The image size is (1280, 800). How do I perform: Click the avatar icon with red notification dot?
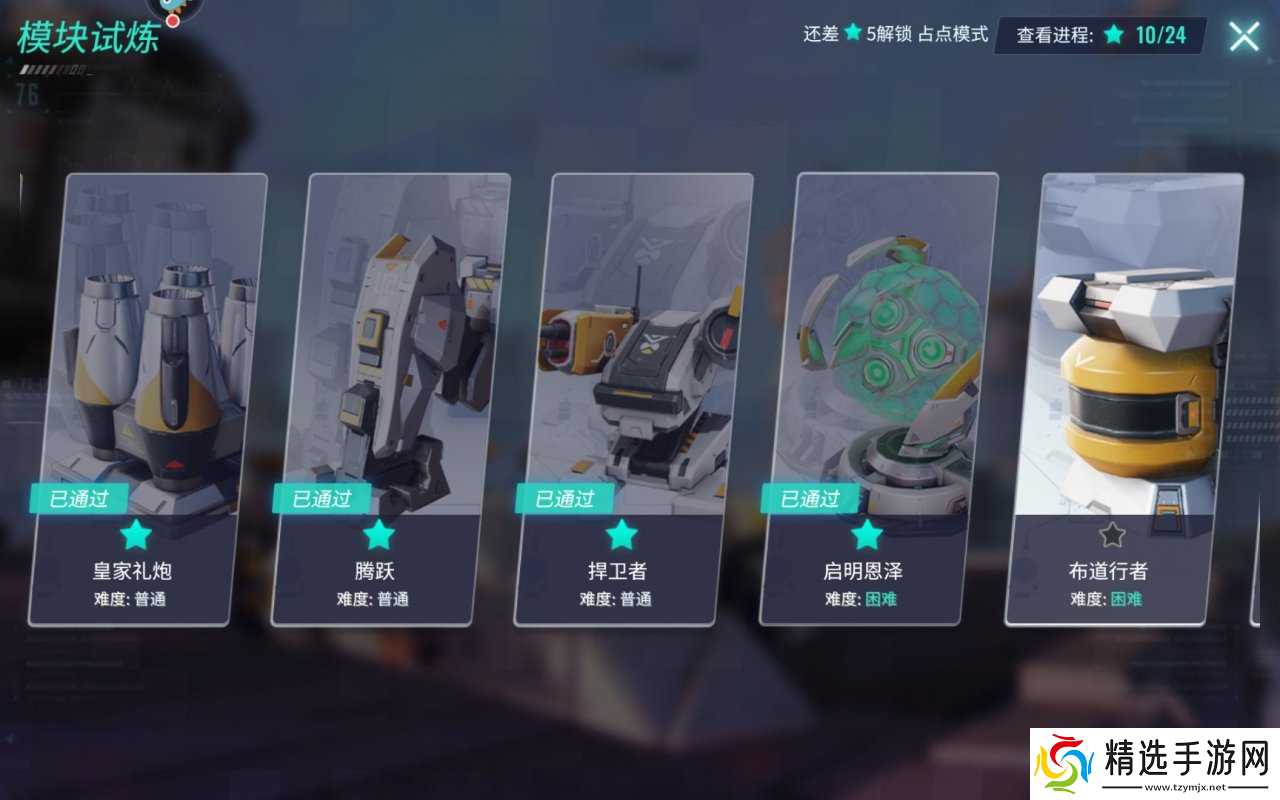click(x=171, y=10)
